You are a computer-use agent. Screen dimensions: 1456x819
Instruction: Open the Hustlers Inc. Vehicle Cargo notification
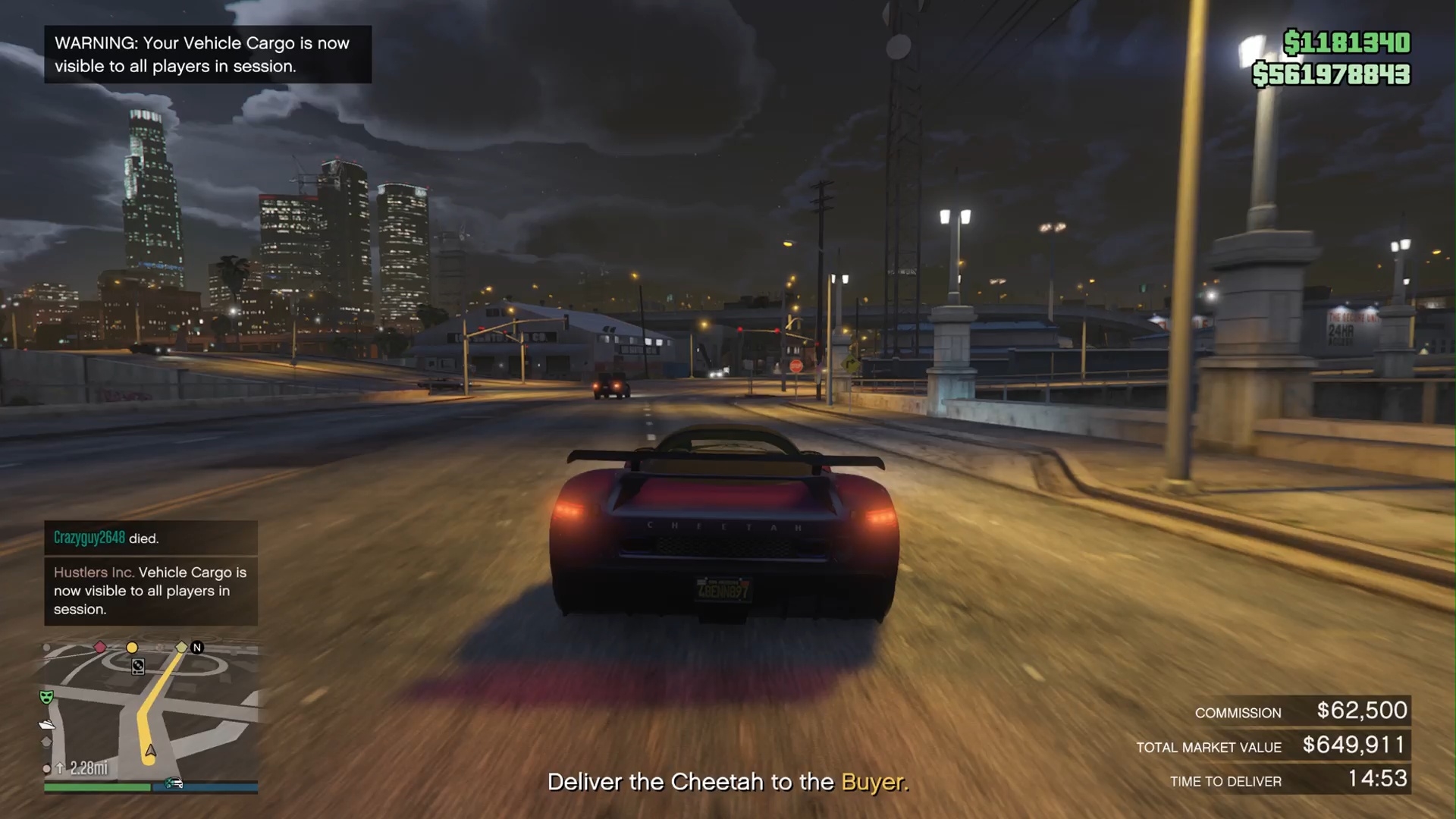150,591
